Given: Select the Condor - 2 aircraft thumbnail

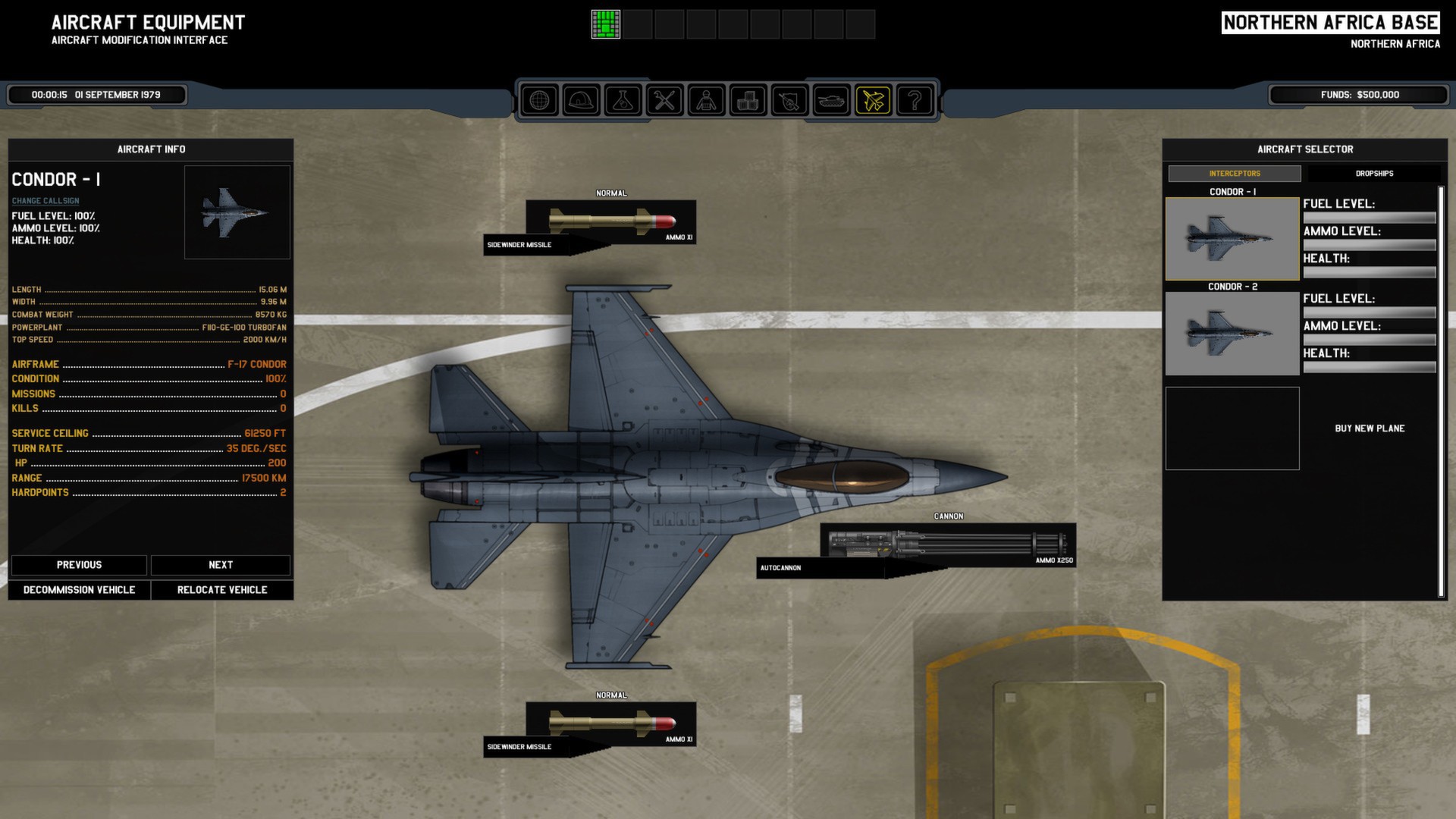Looking at the screenshot, I should [1232, 334].
